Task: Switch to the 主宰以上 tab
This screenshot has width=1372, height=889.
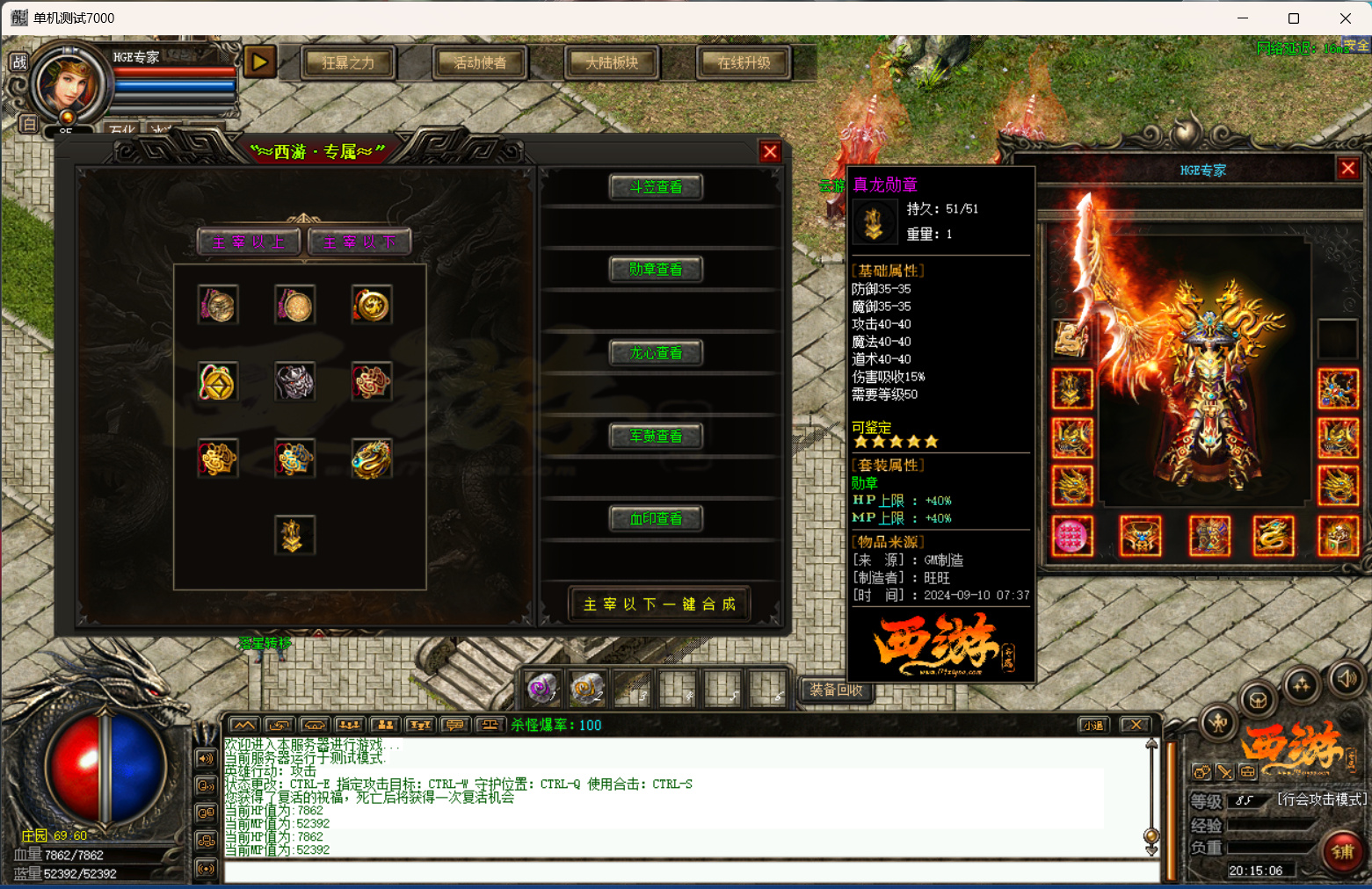Action: point(249,242)
